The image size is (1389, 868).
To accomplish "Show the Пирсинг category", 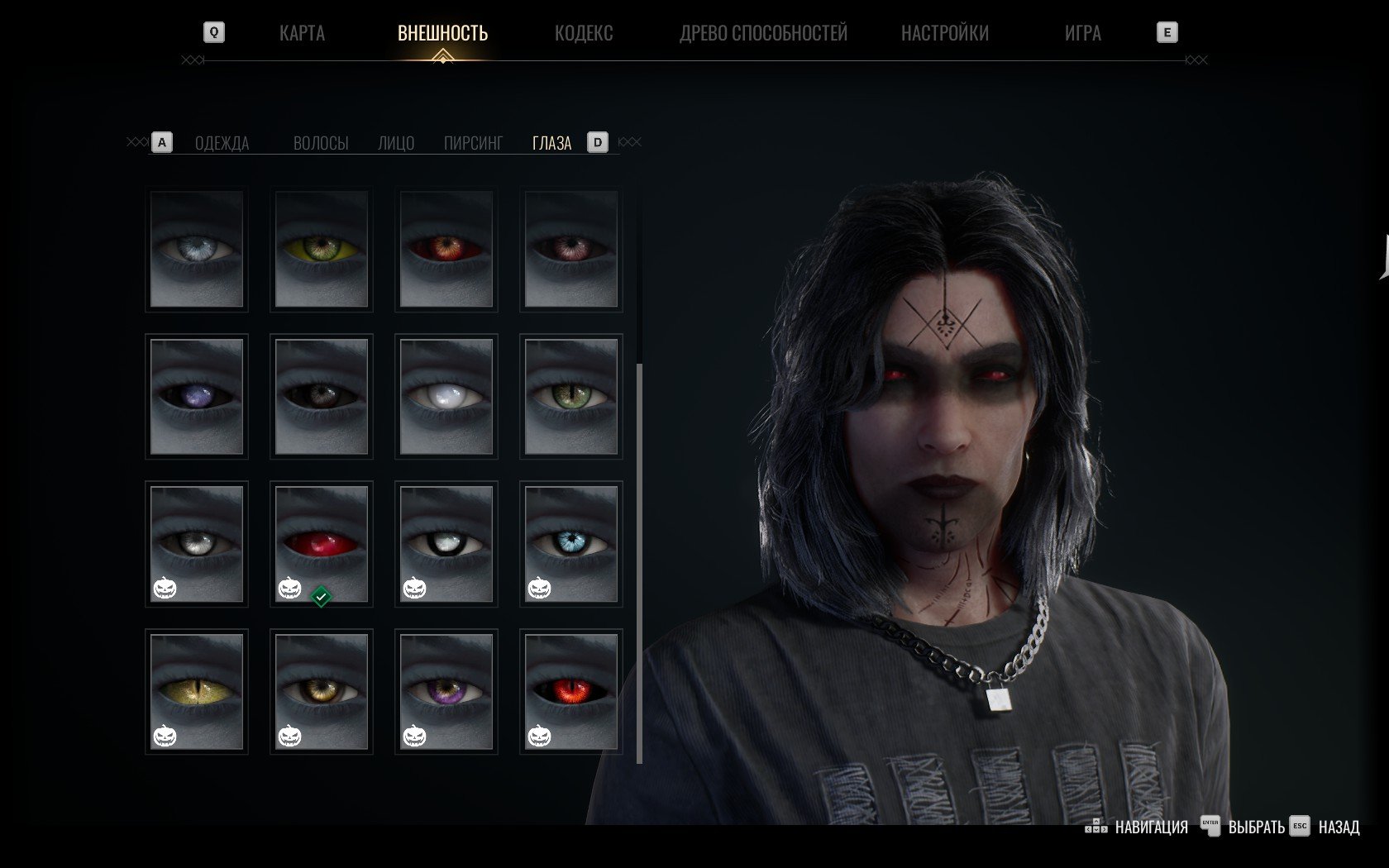I will tap(473, 143).
